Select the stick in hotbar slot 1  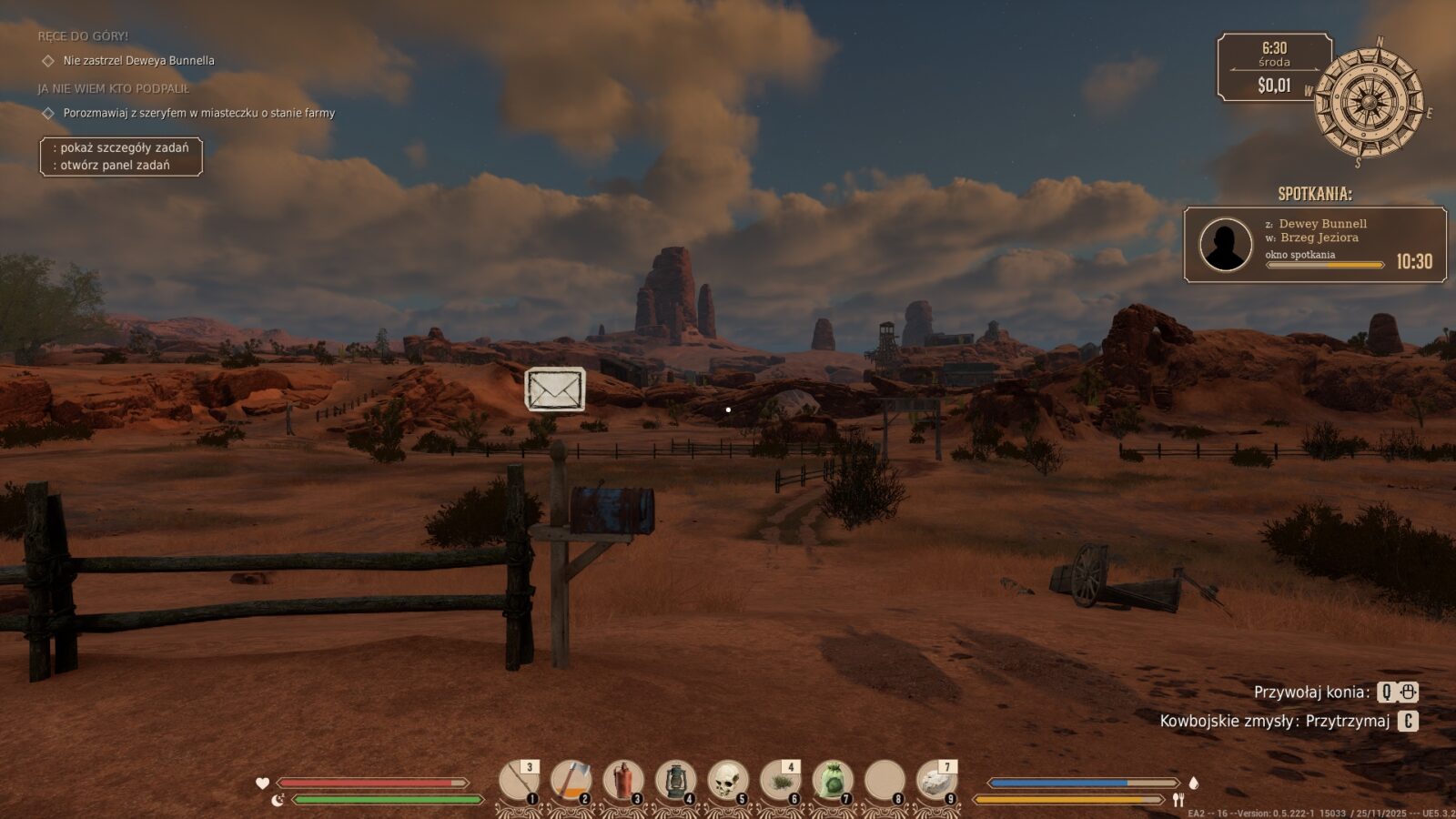tap(519, 781)
